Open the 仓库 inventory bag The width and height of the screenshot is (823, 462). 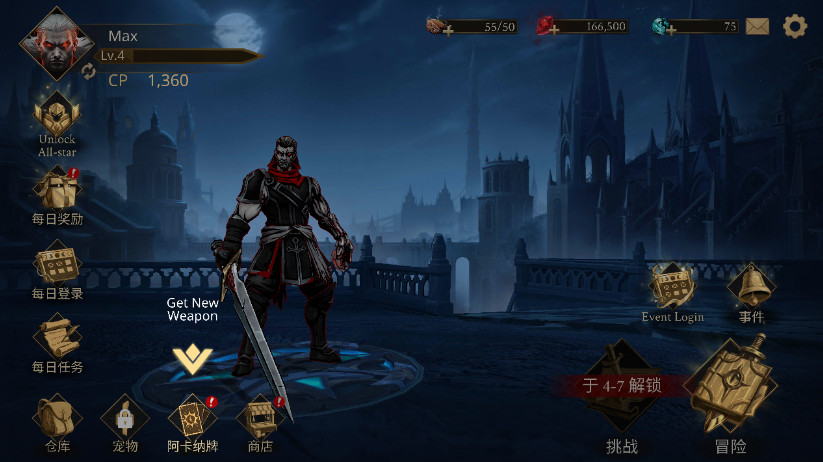[57, 420]
